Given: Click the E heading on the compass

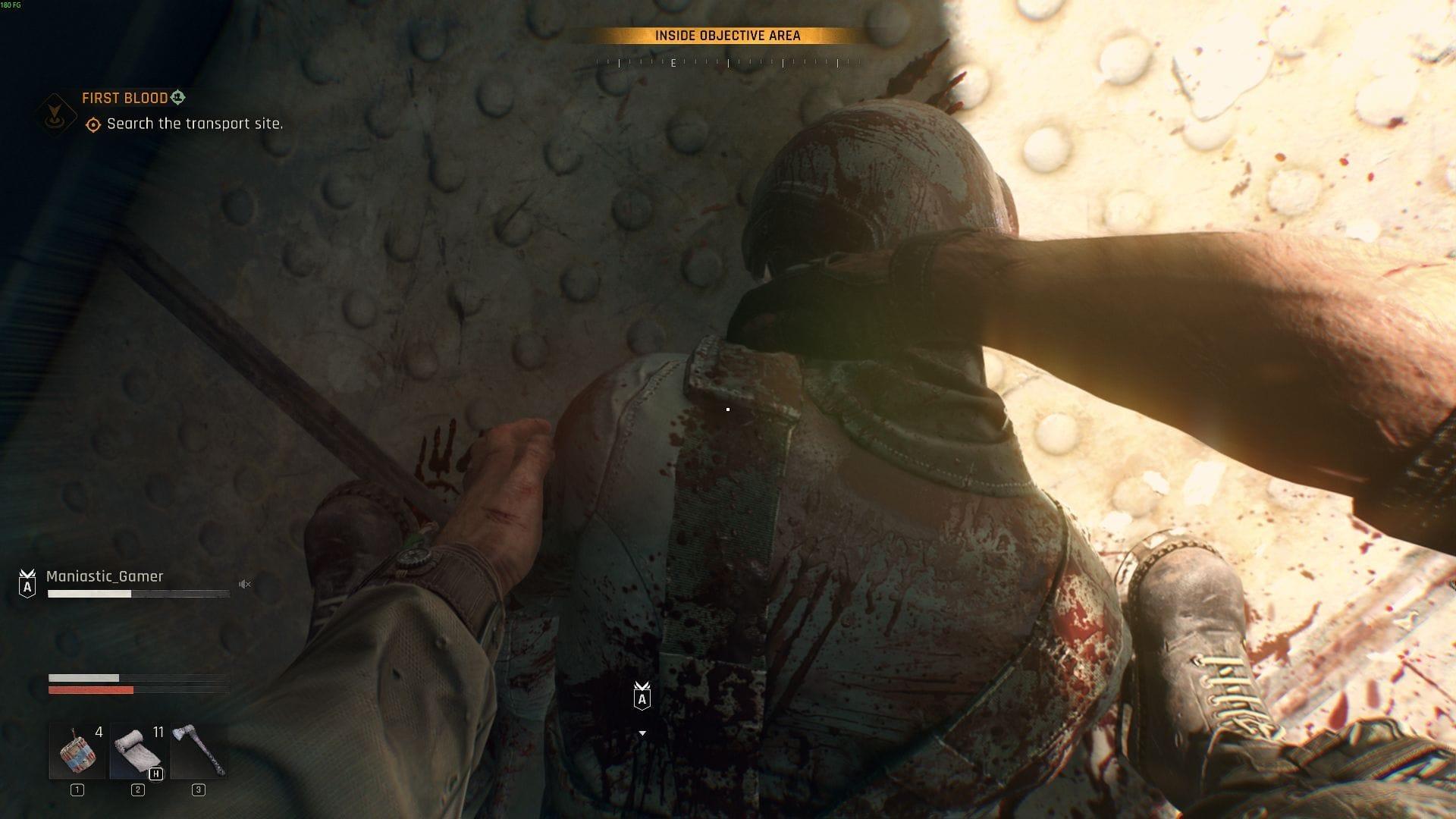Looking at the screenshot, I should click(672, 64).
